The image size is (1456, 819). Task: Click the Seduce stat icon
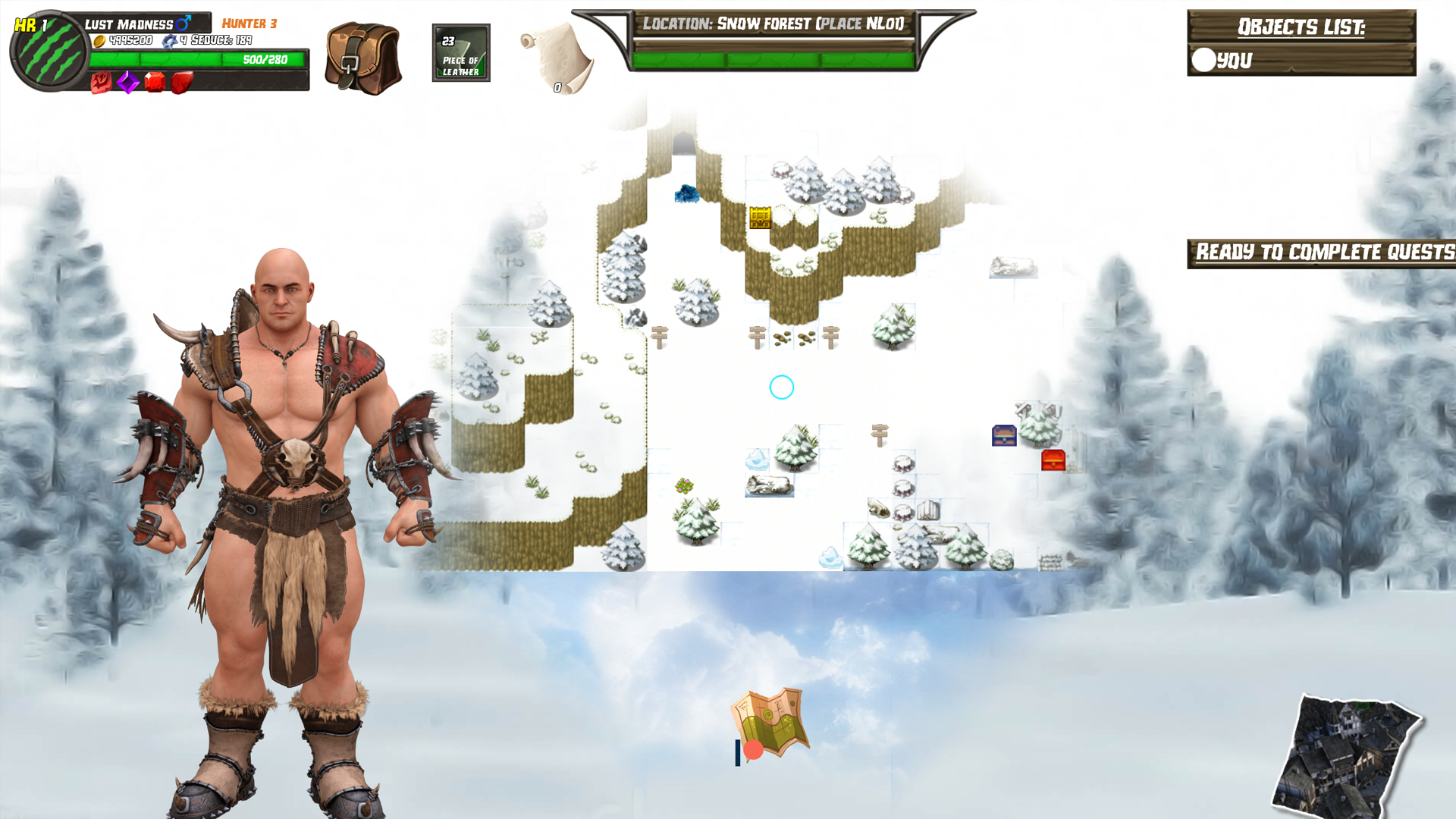tap(171, 41)
